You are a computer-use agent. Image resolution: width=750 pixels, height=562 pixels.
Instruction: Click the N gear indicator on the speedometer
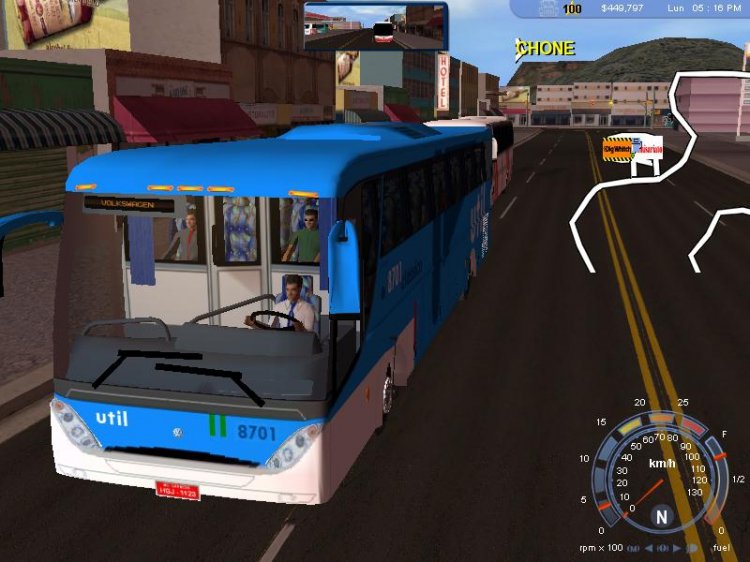pos(661,517)
